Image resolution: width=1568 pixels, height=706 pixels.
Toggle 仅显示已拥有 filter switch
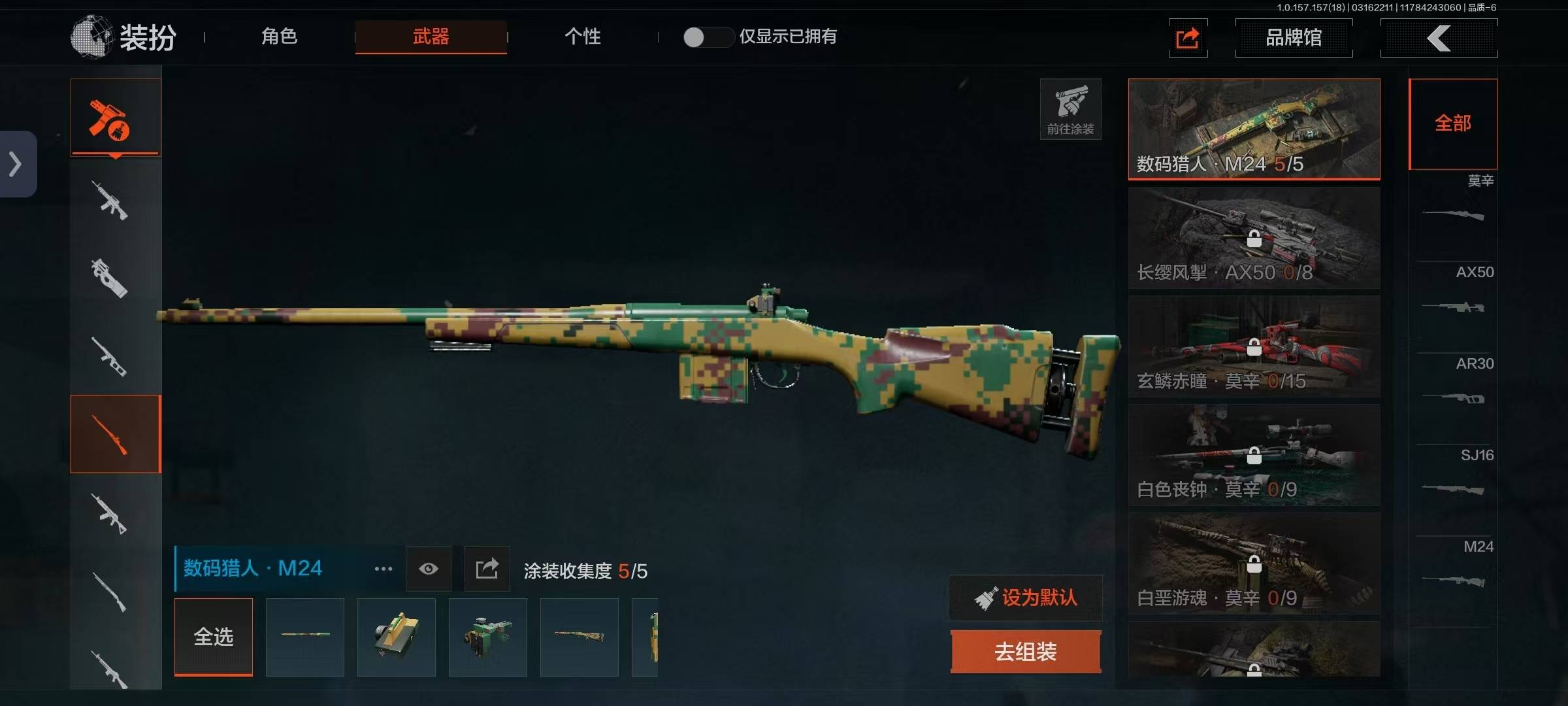click(708, 37)
